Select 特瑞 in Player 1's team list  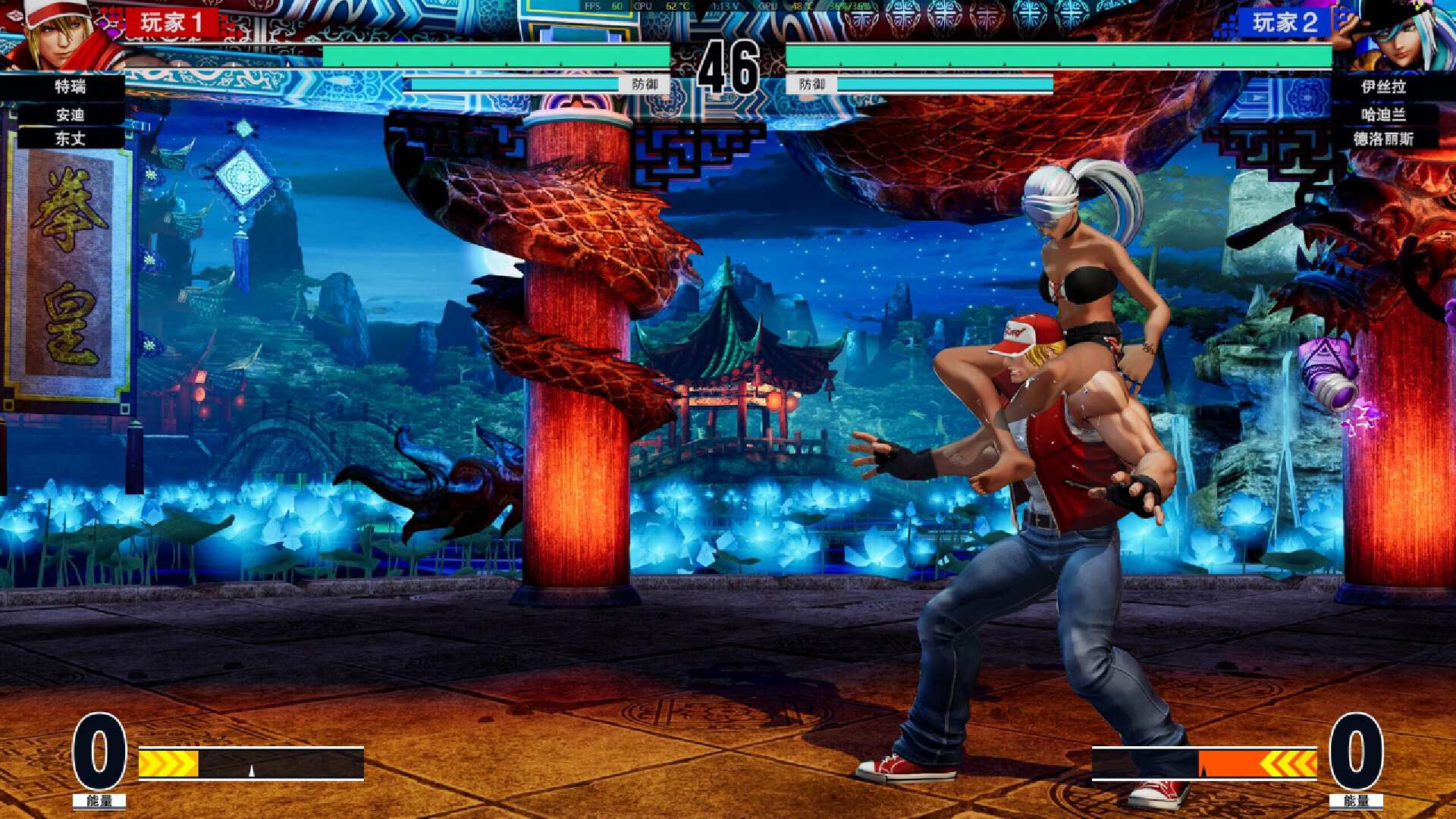(x=70, y=86)
